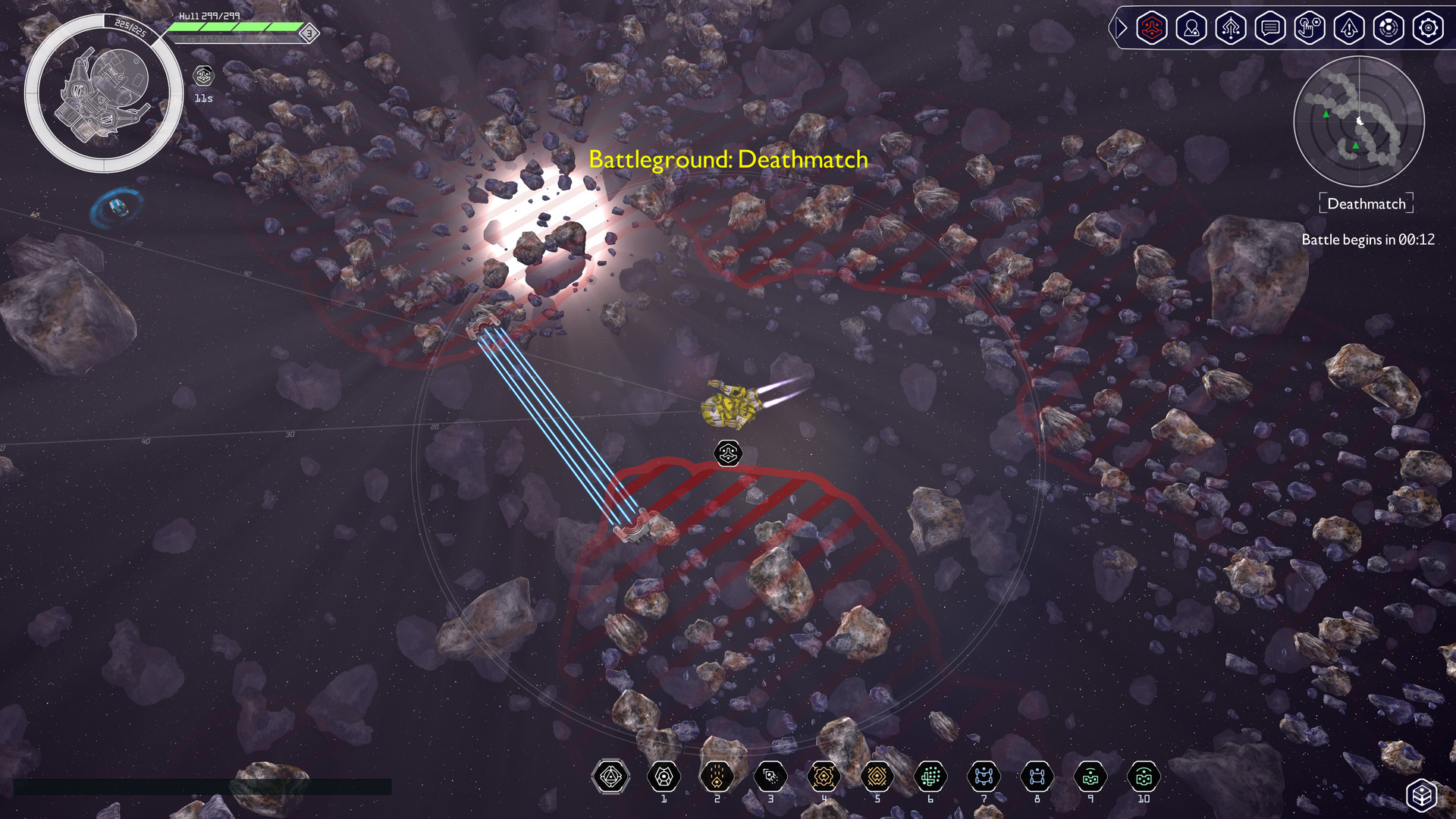Collapse the top-right toolbar with the arrow

tap(1120, 28)
